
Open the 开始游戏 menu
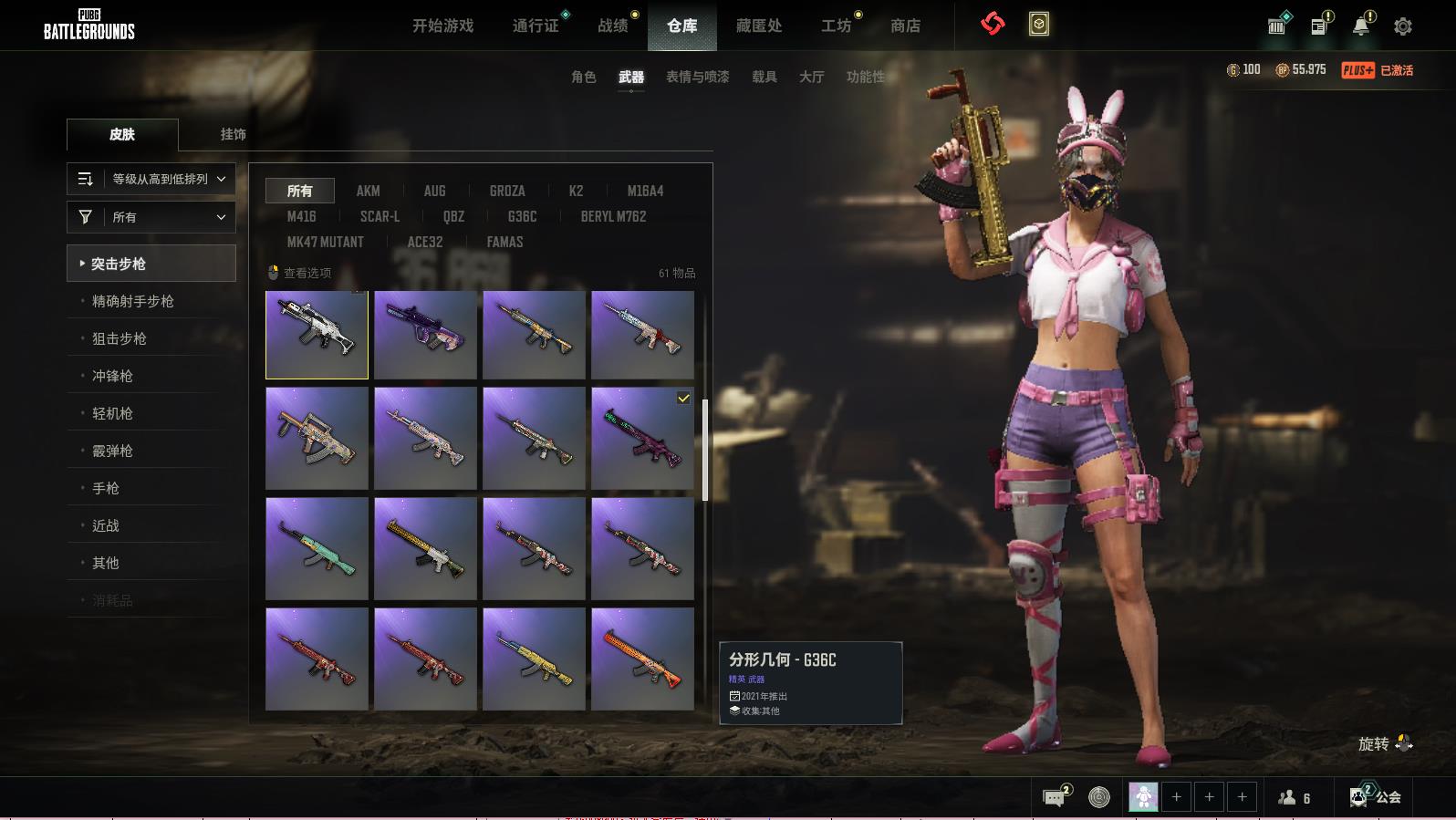[442, 26]
